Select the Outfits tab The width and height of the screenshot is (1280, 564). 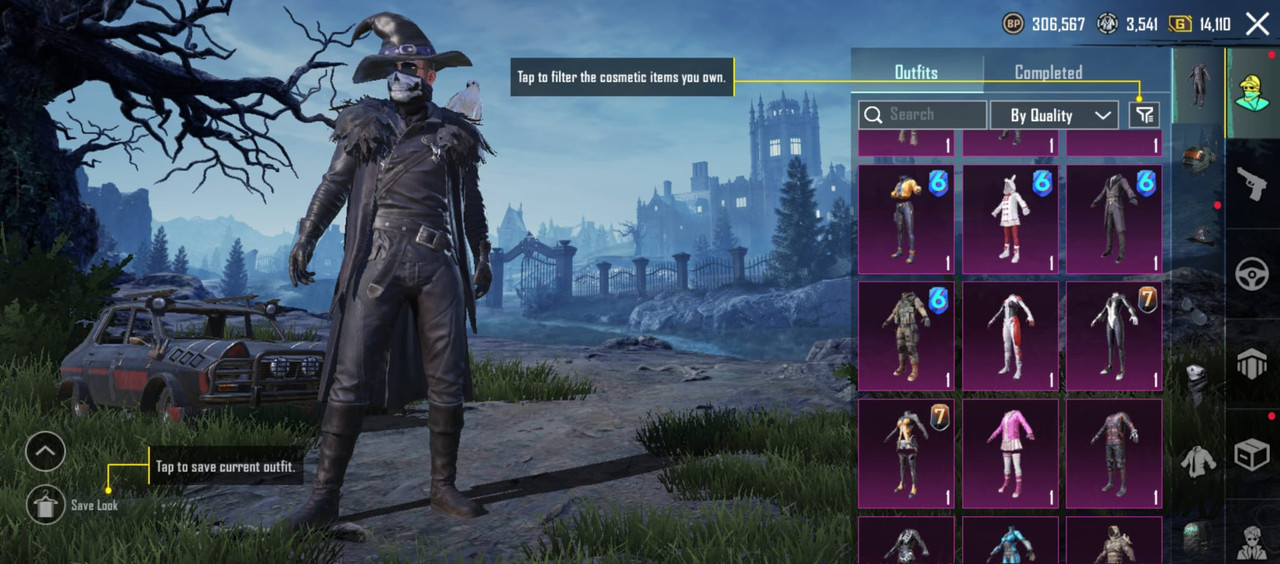pyautogui.click(x=916, y=72)
